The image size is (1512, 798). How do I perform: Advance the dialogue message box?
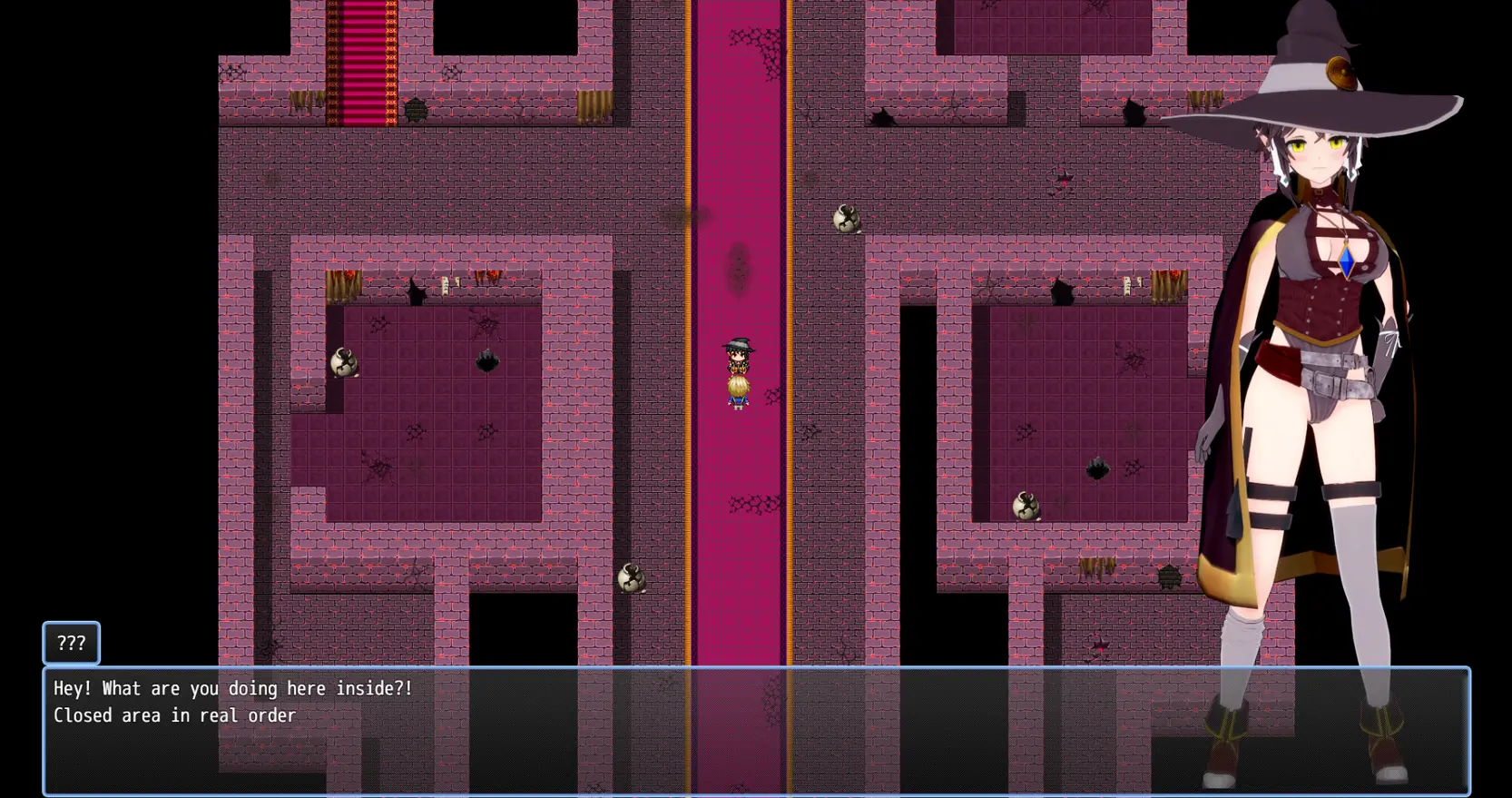[755, 731]
